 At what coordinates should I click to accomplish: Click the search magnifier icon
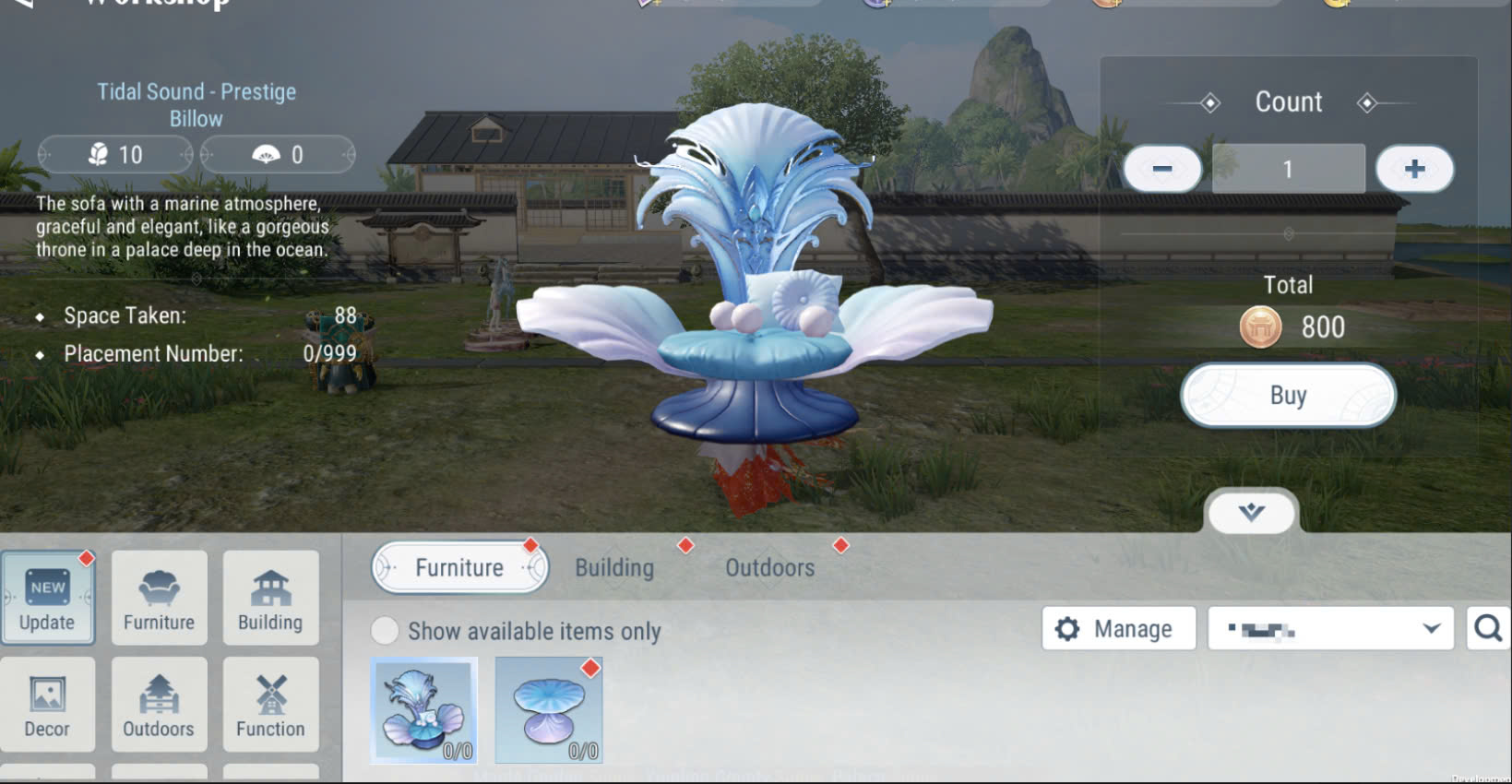[x=1486, y=628]
